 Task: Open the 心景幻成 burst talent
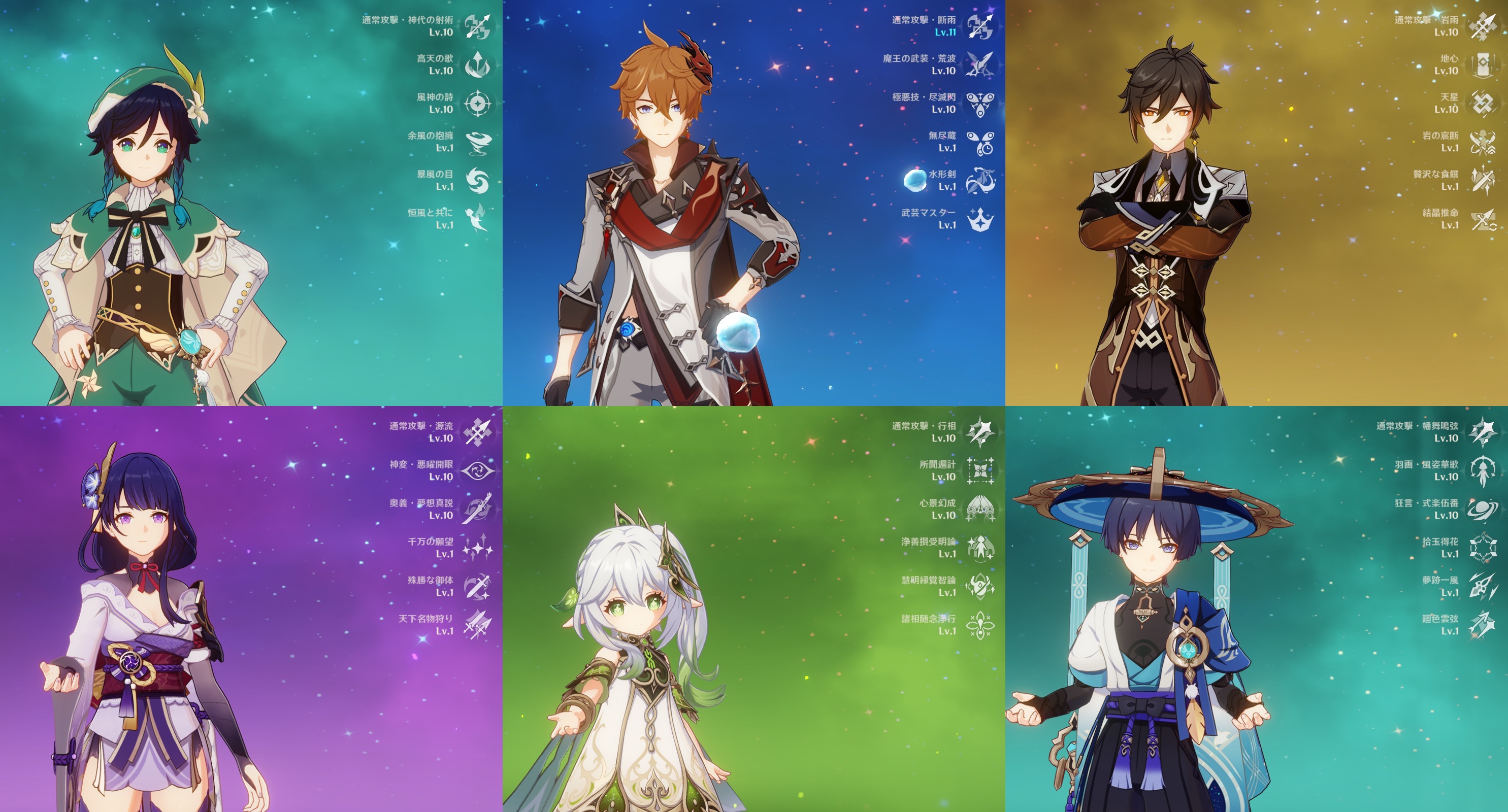pos(980,509)
